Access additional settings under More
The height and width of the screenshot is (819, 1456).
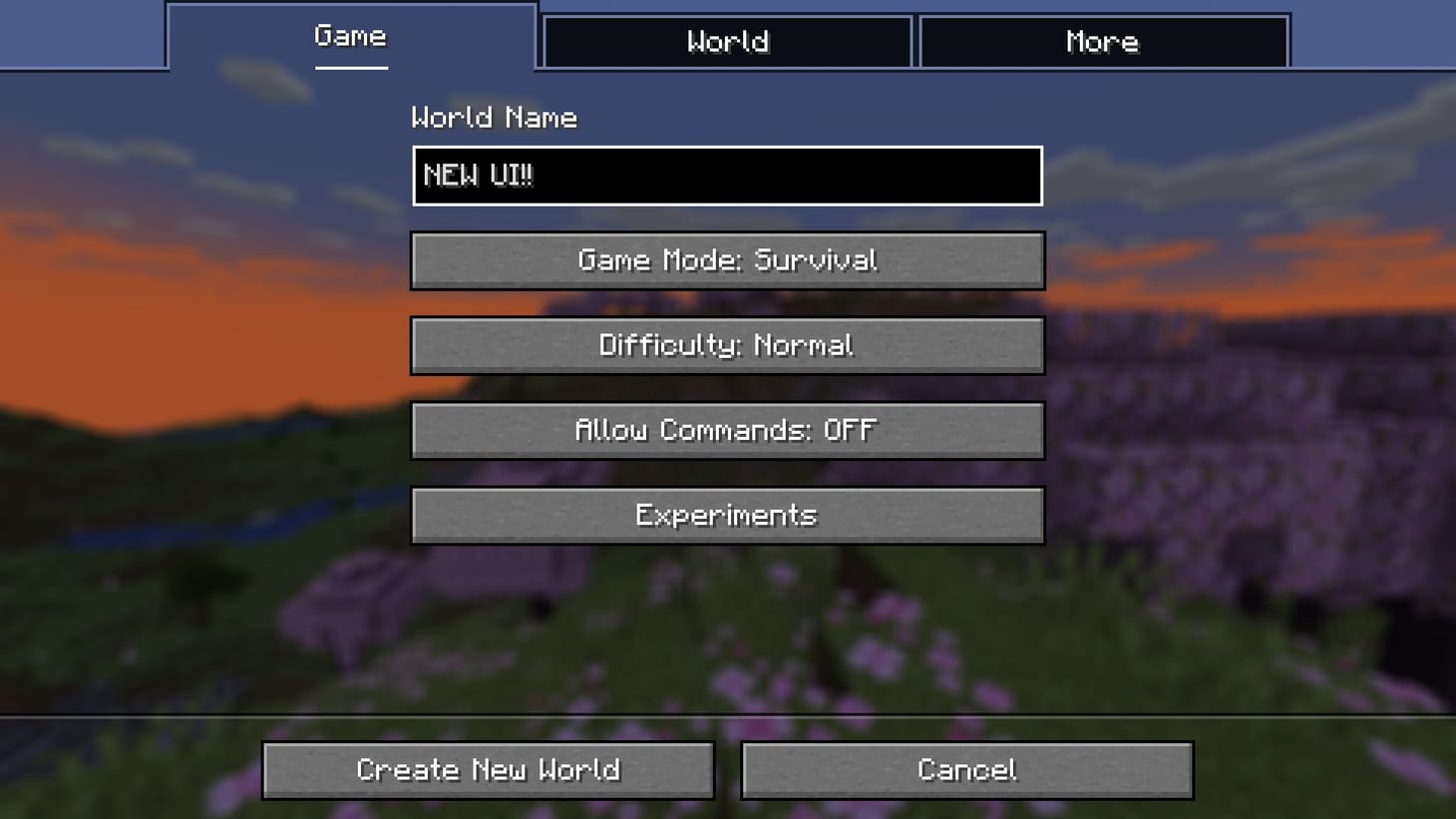1101,41
